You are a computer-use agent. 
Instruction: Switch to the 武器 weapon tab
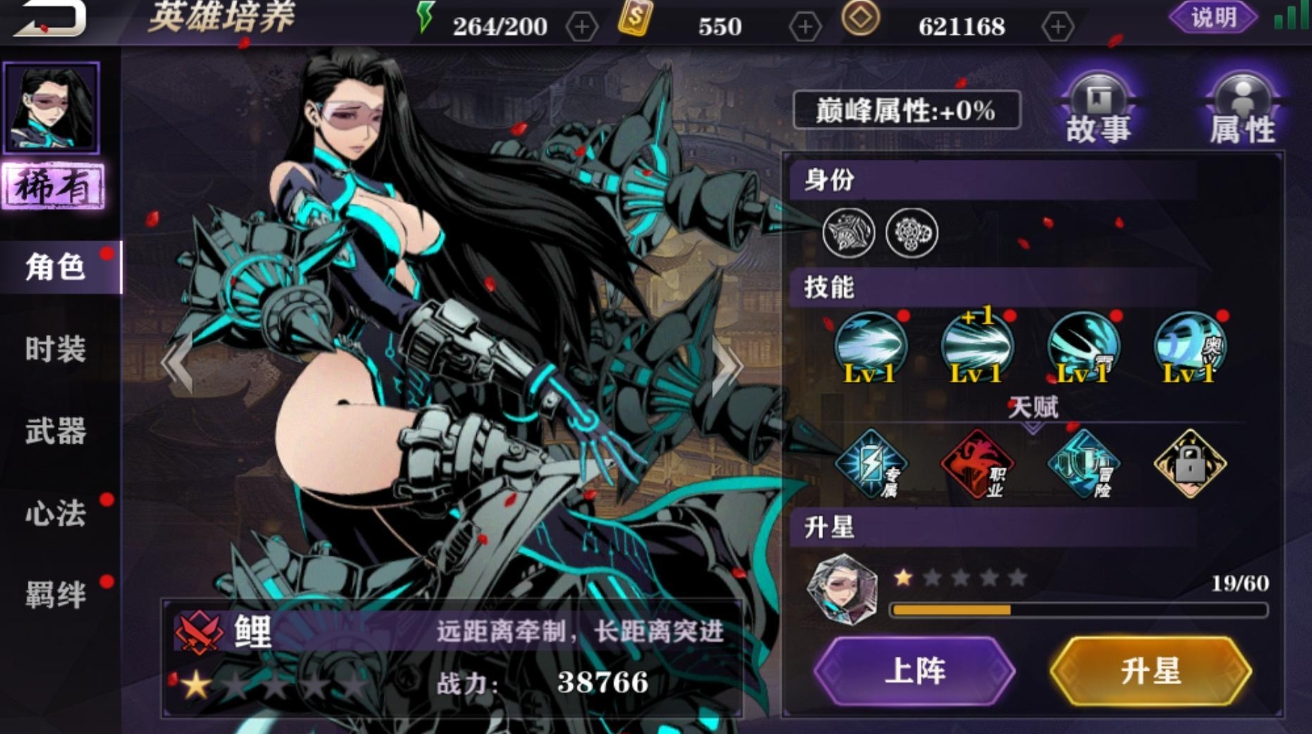56,431
